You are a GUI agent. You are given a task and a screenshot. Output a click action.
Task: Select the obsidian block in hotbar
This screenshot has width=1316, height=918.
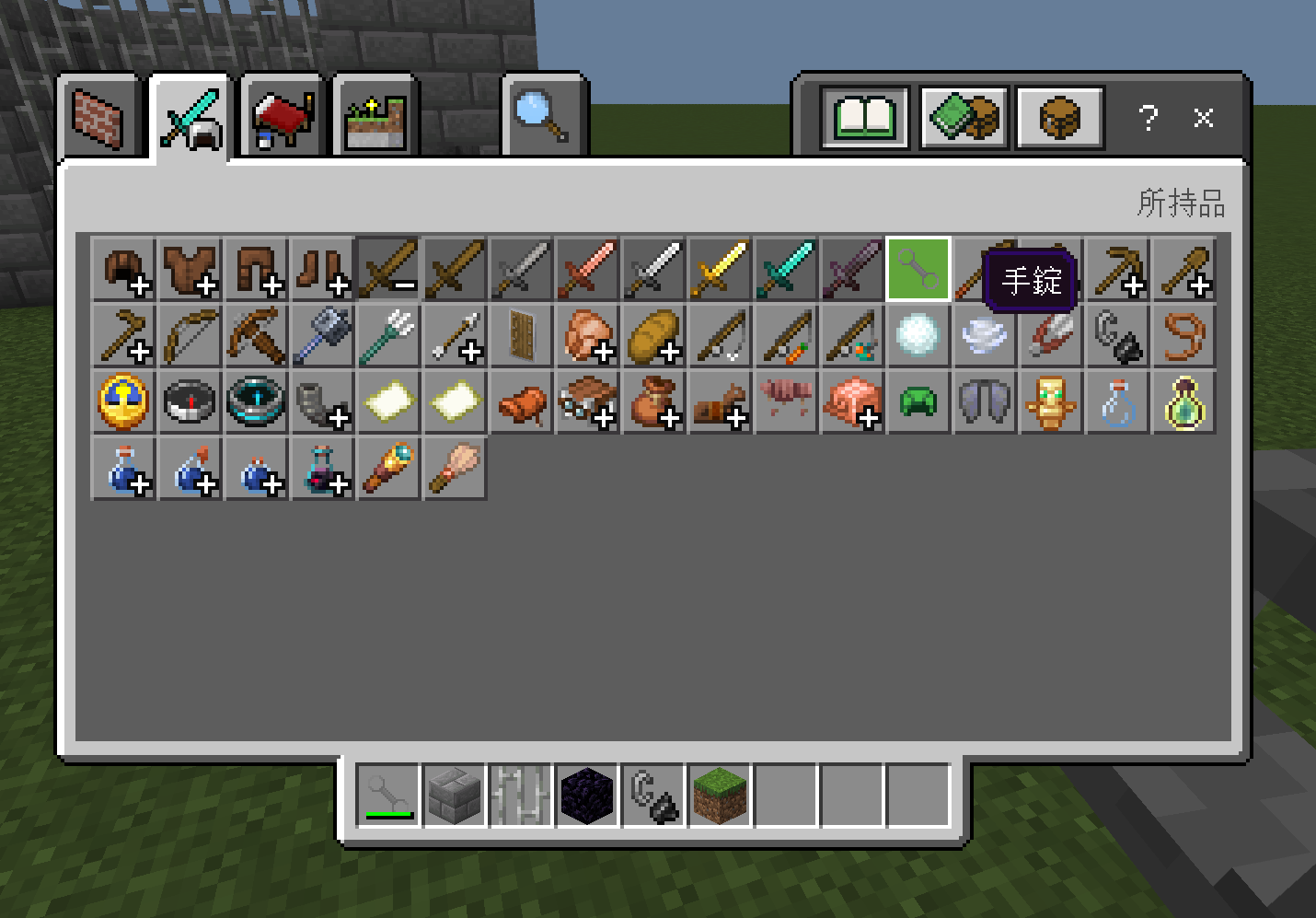tap(587, 795)
